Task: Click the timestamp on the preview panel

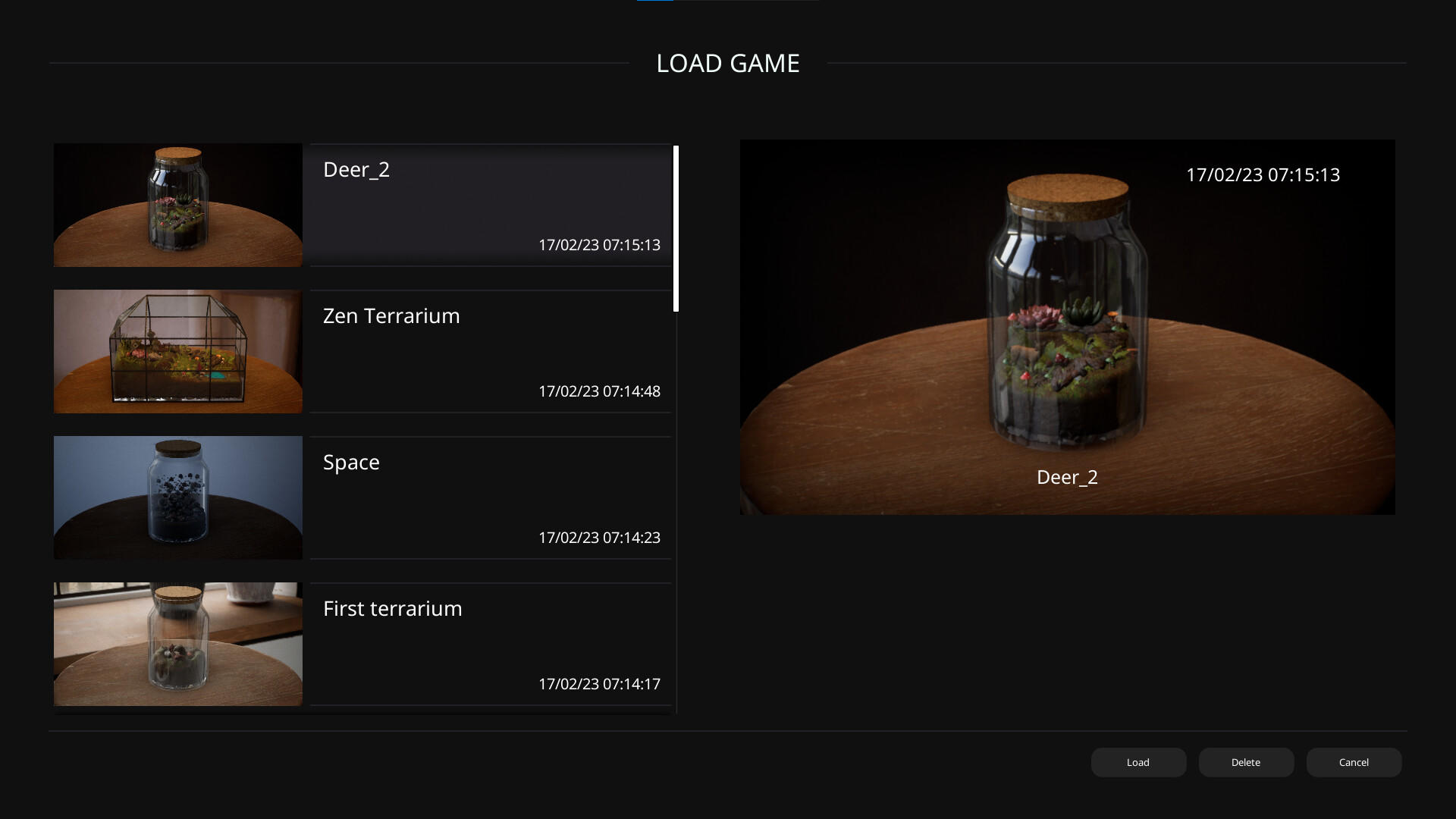Action: [1263, 174]
